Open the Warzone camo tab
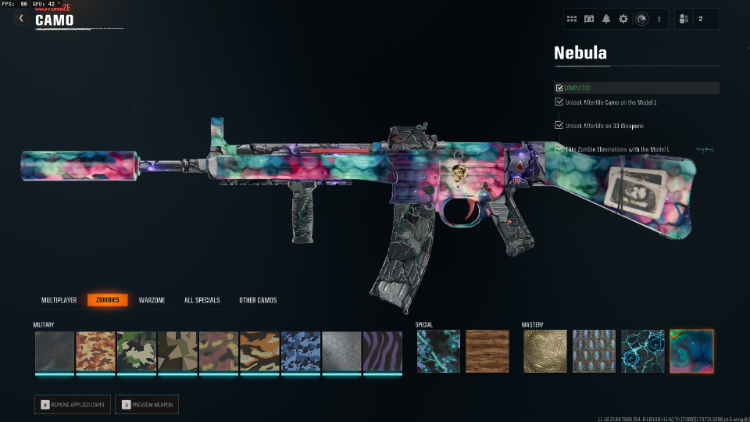The image size is (750, 422). [152, 300]
